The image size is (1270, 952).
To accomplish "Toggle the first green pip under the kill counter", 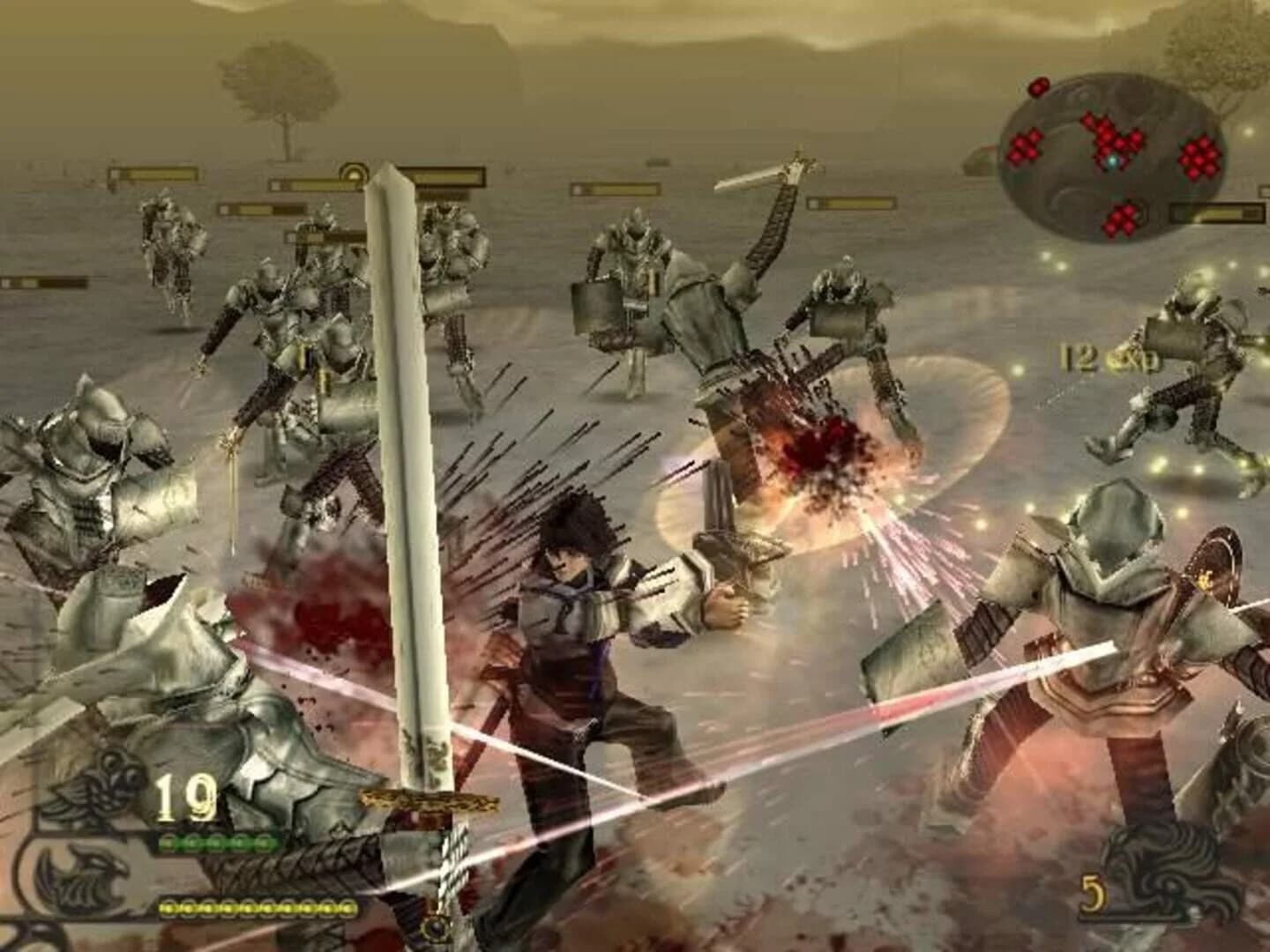I will 167,843.
